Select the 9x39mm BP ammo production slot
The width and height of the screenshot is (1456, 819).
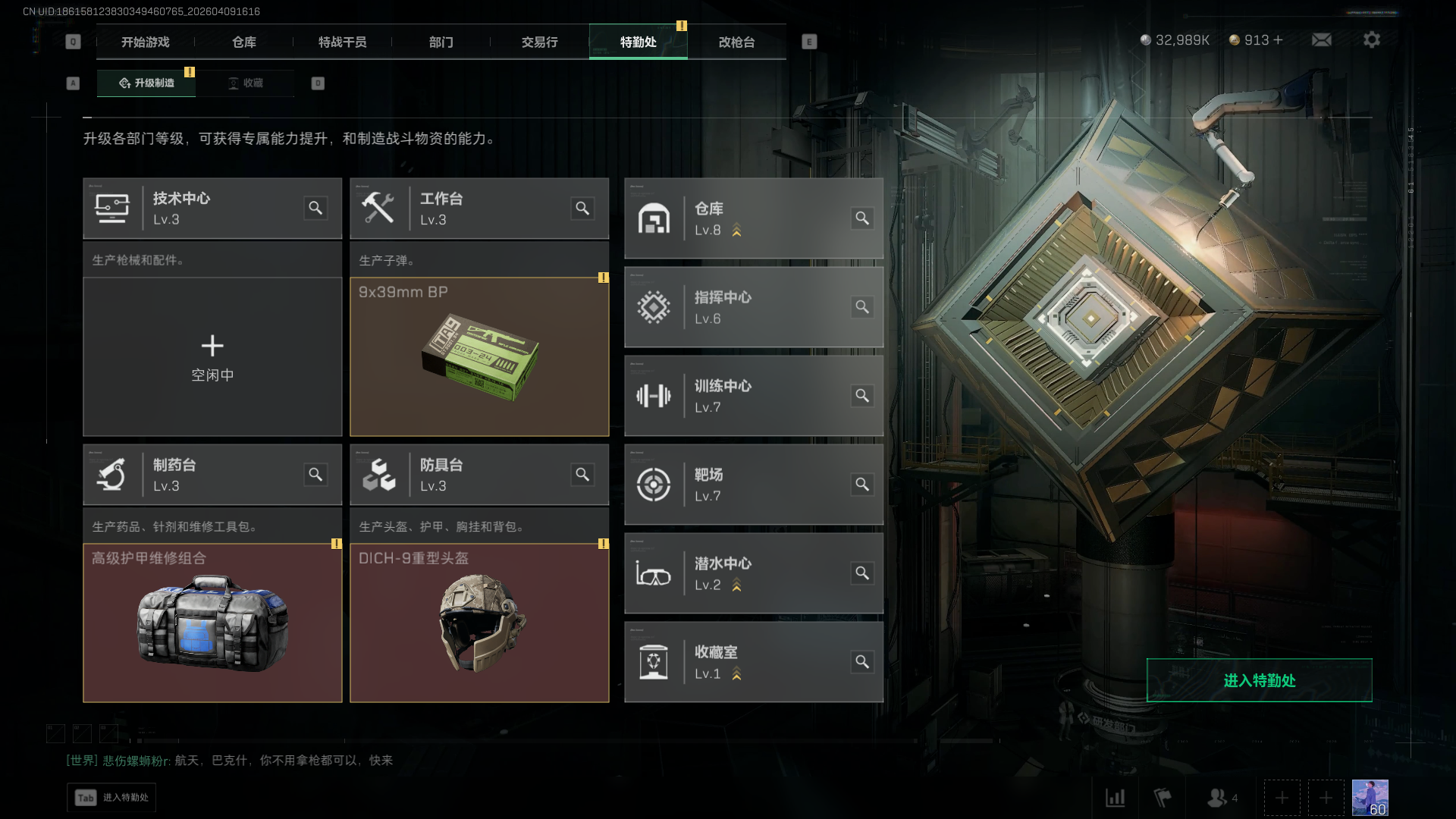click(479, 357)
